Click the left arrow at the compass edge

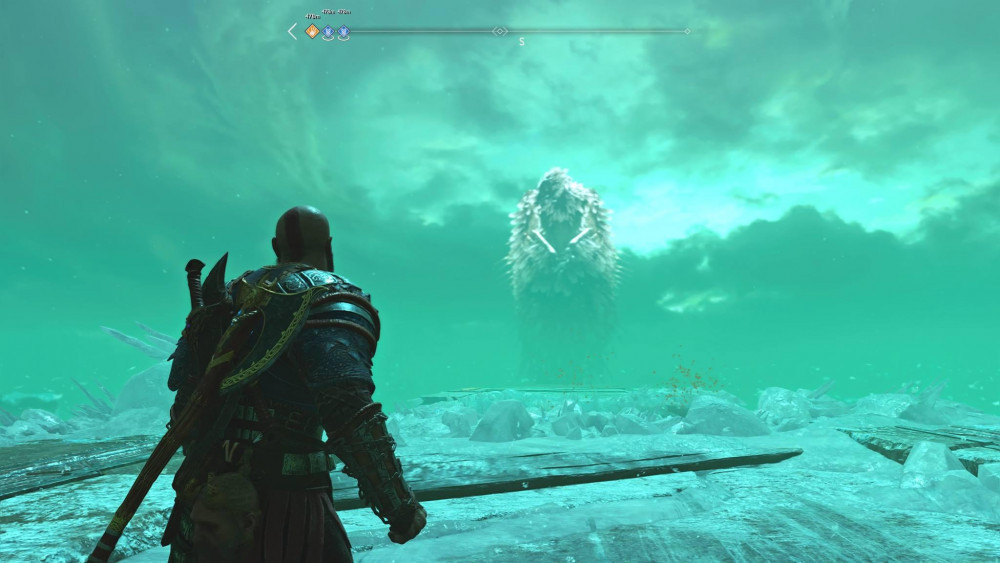[x=292, y=31]
